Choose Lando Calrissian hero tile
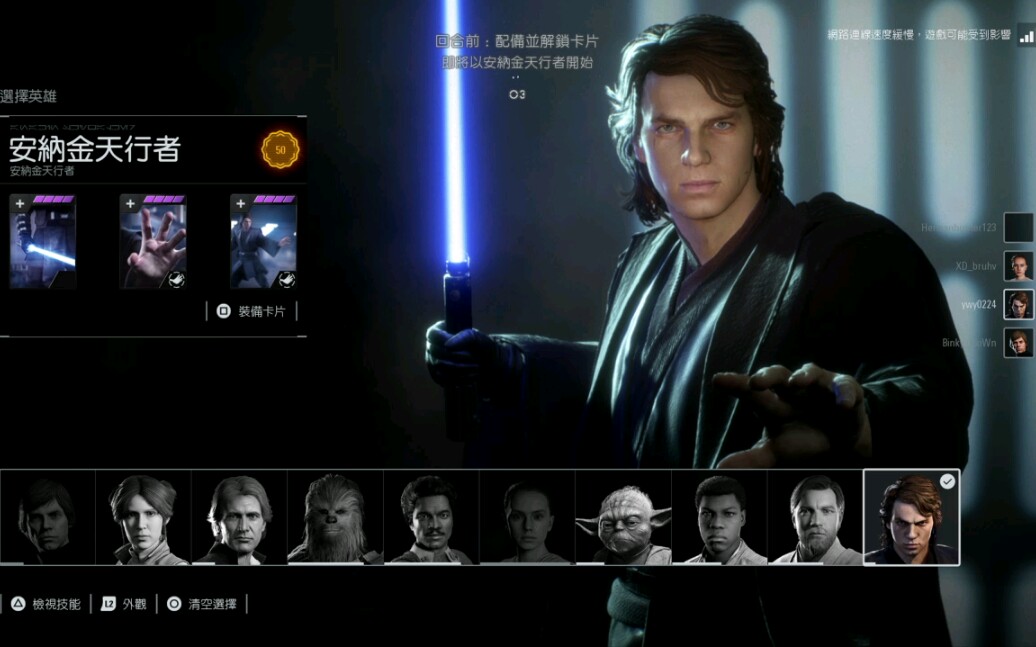 pos(431,518)
